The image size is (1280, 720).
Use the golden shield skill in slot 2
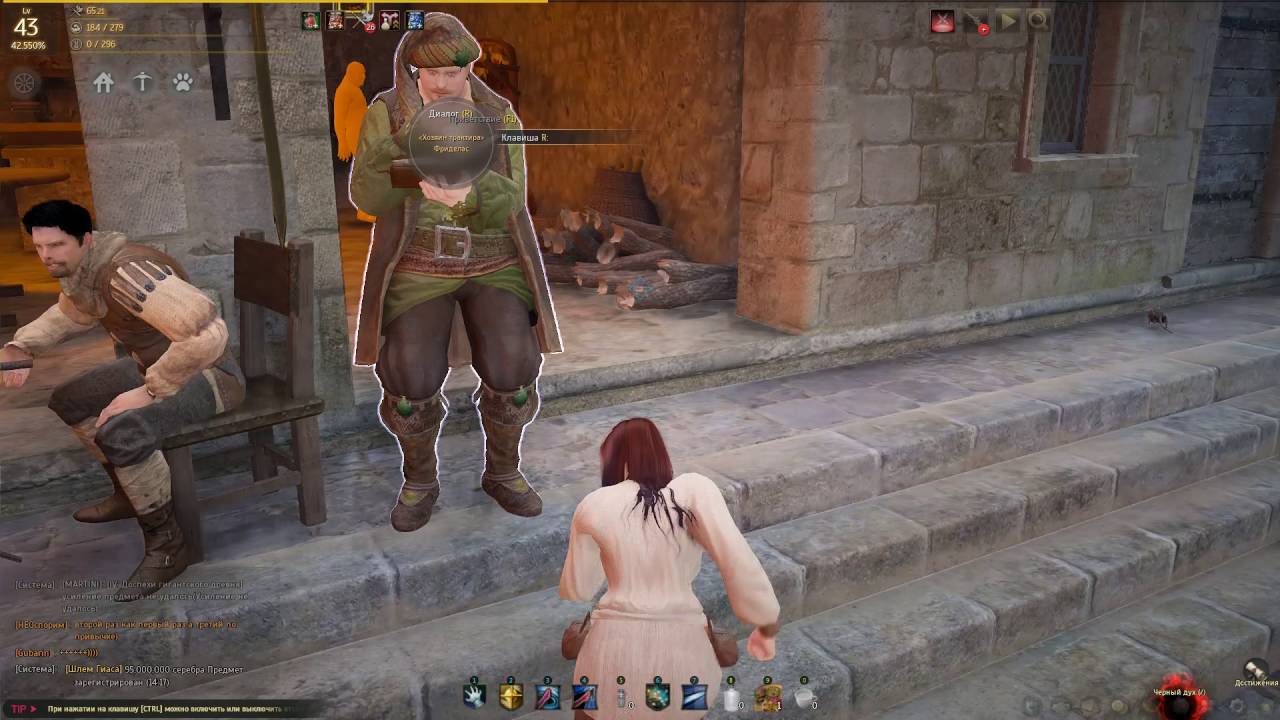[511, 696]
